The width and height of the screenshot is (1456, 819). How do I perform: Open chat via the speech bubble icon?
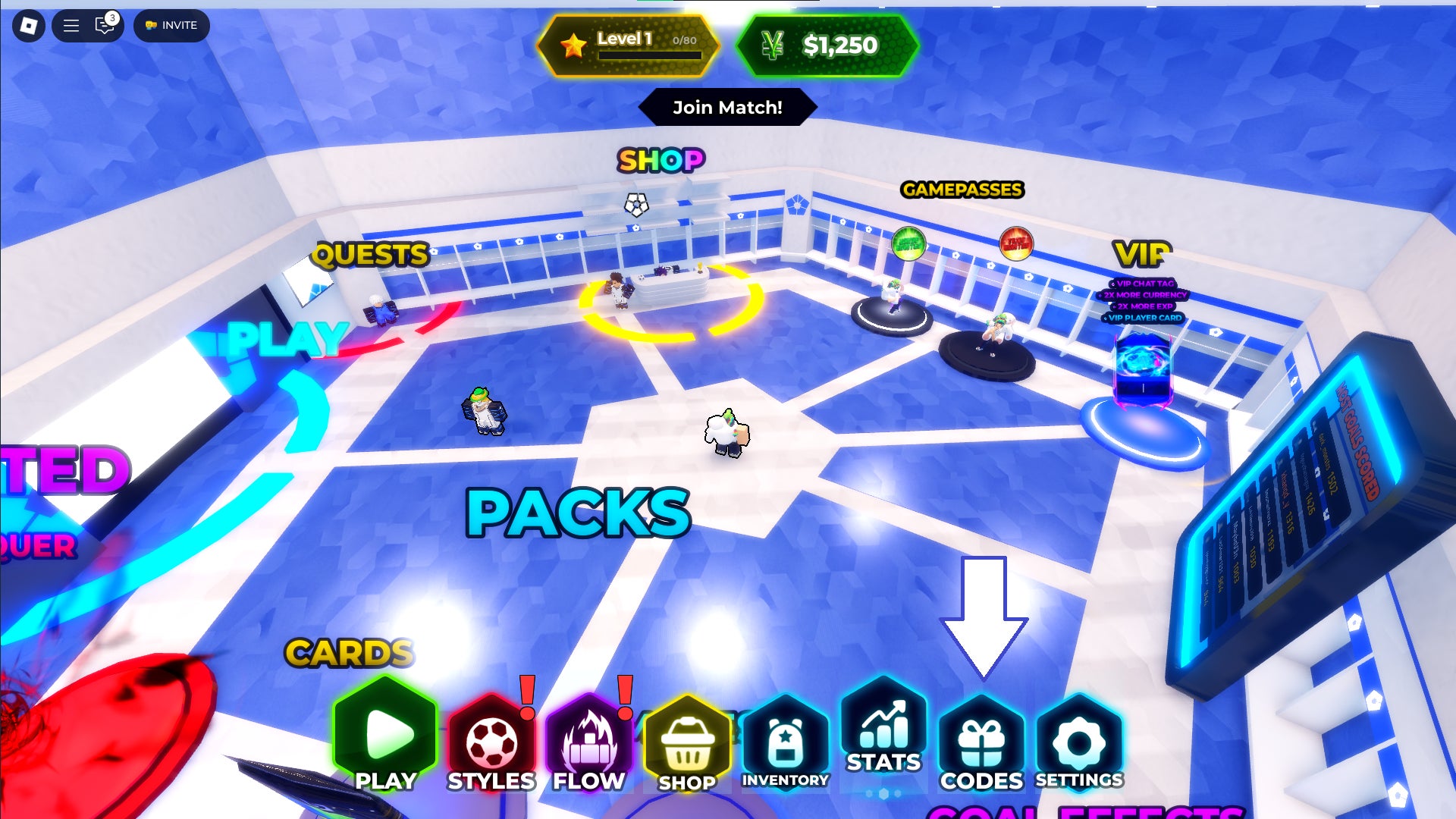102,25
